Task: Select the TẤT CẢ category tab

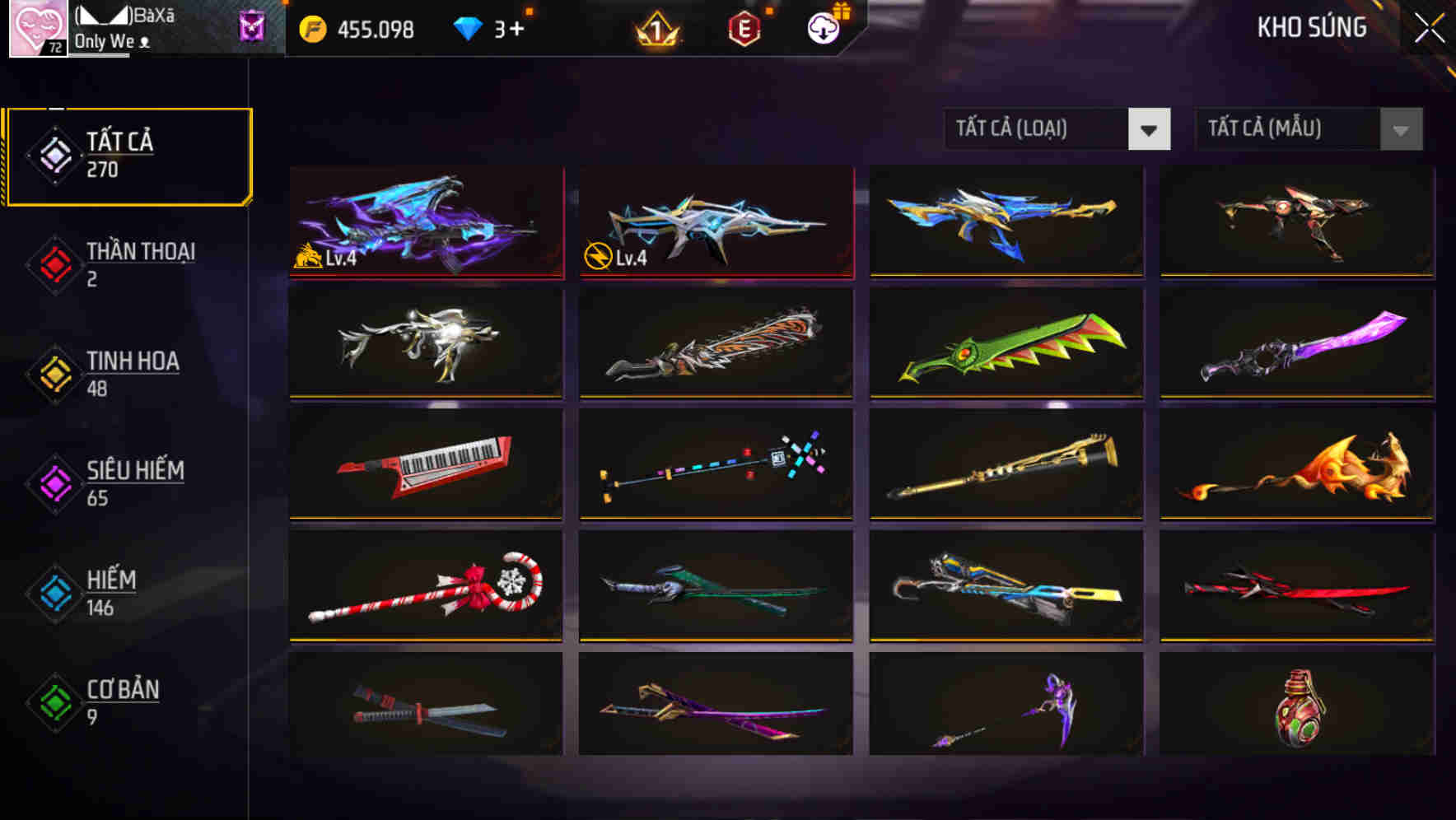Action: tap(128, 154)
